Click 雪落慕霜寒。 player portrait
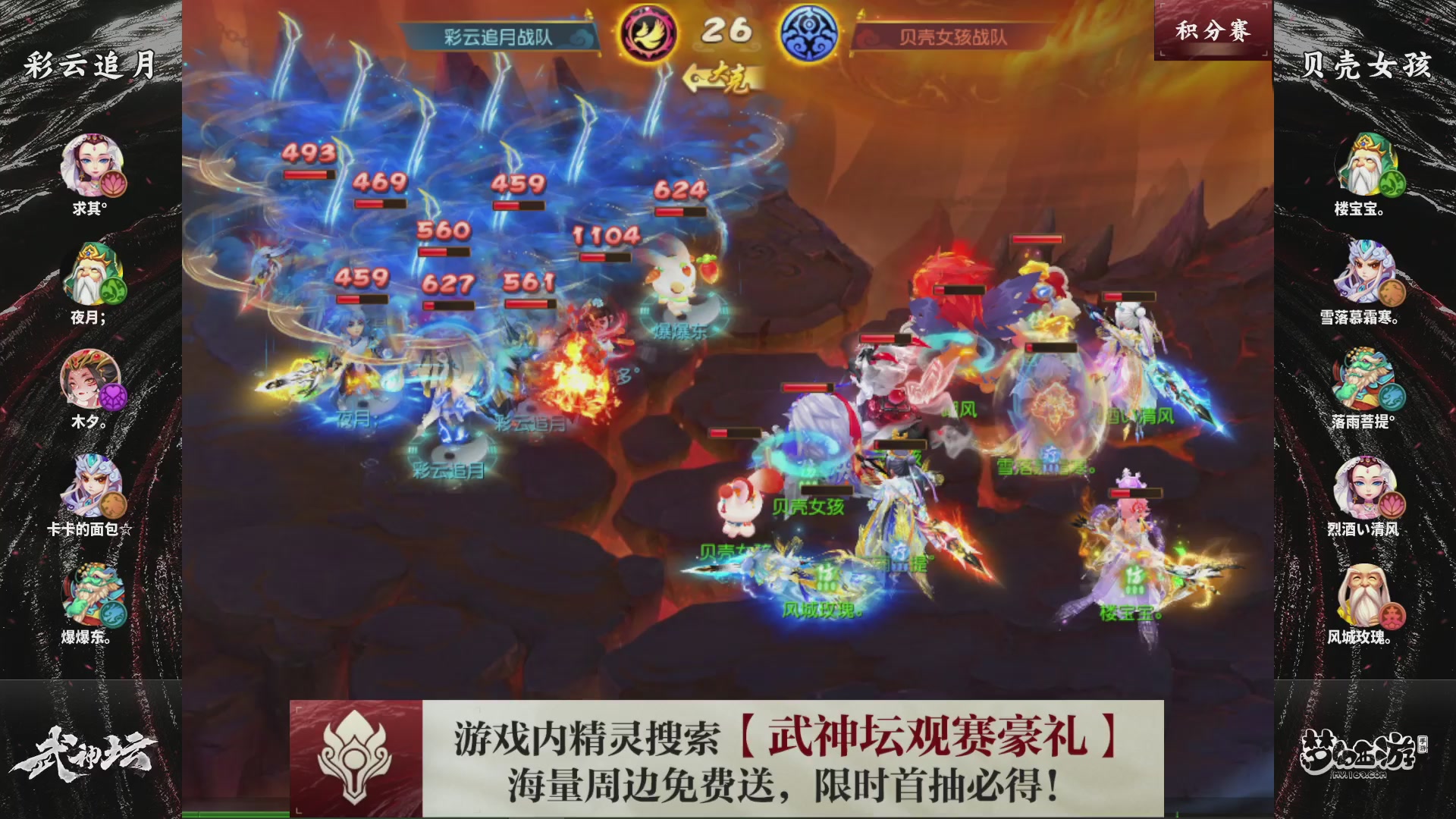The width and height of the screenshot is (1456, 819). (x=1365, y=269)
